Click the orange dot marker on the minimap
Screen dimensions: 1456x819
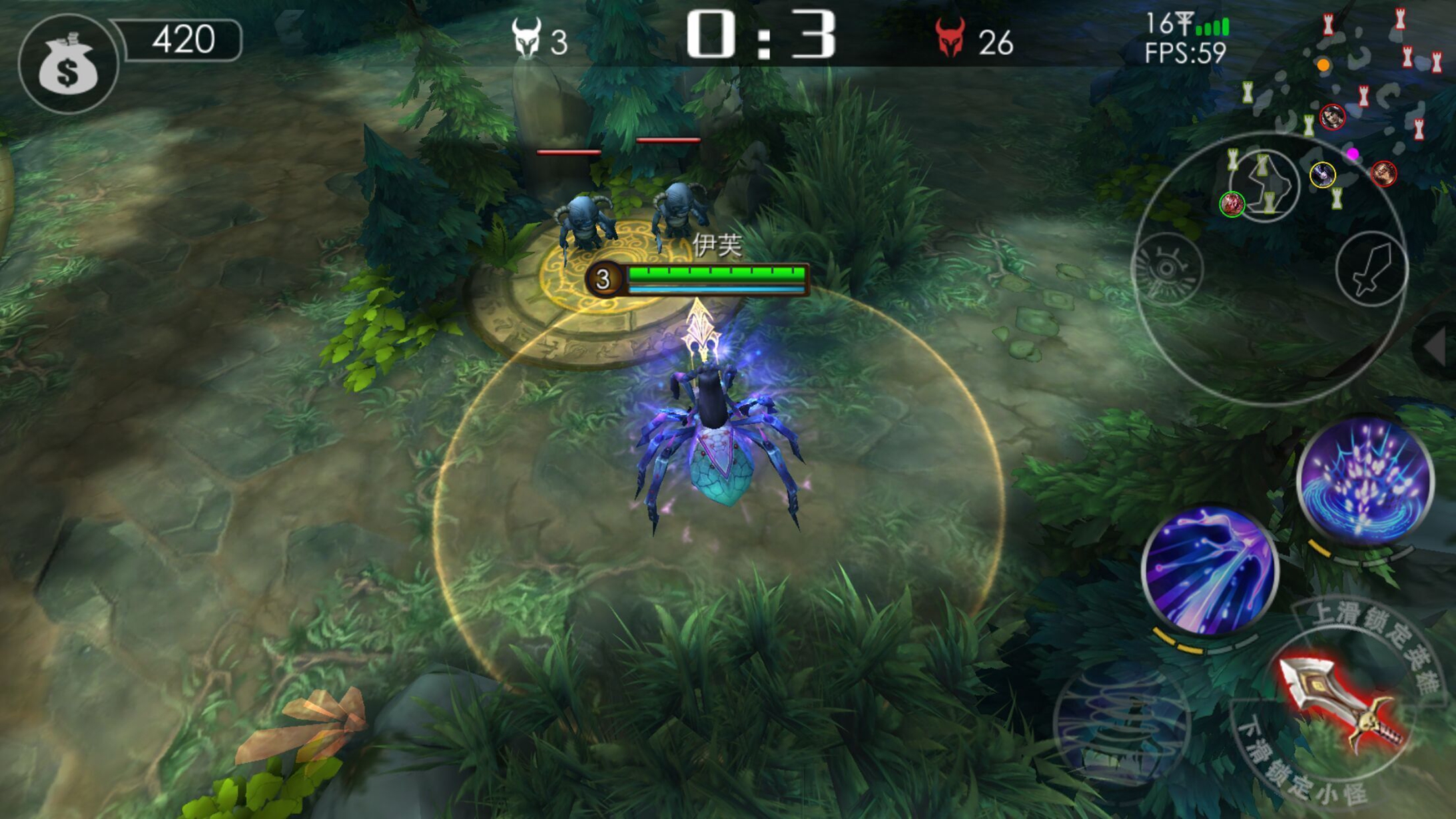(1323, 65)
